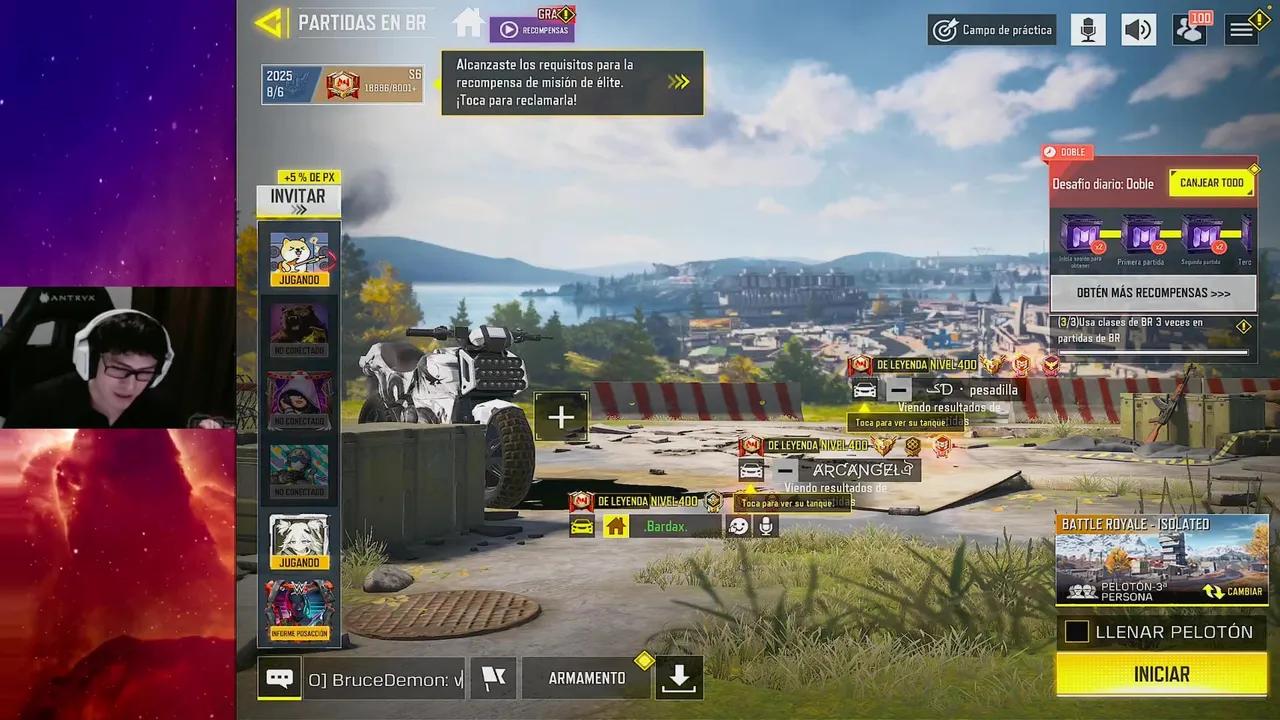Enter Campo de práctica
This screenshot has width=1280, height=720.
click(x=992, y=30)
